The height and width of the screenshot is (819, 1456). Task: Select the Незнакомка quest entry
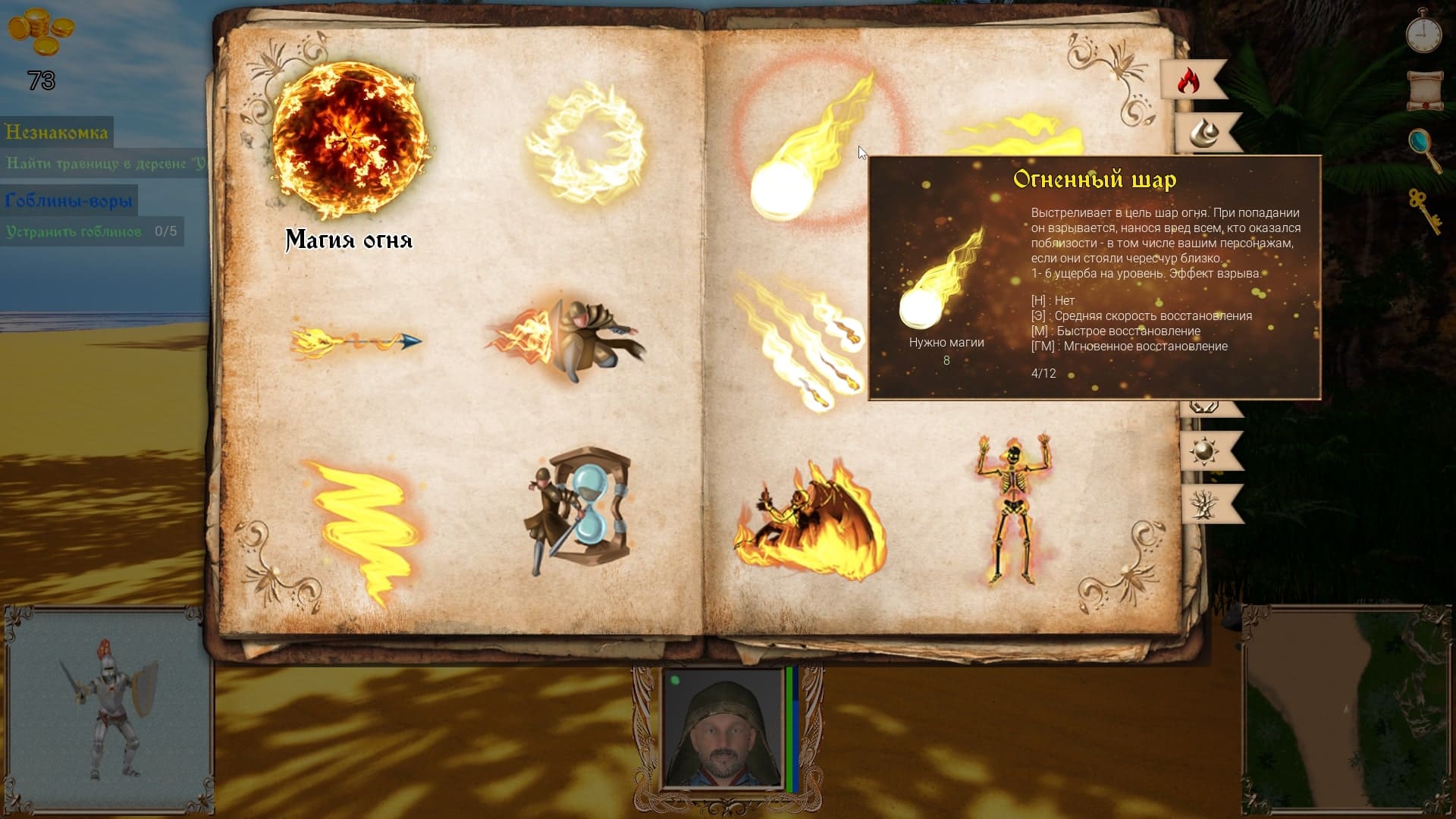click(57, 133)
